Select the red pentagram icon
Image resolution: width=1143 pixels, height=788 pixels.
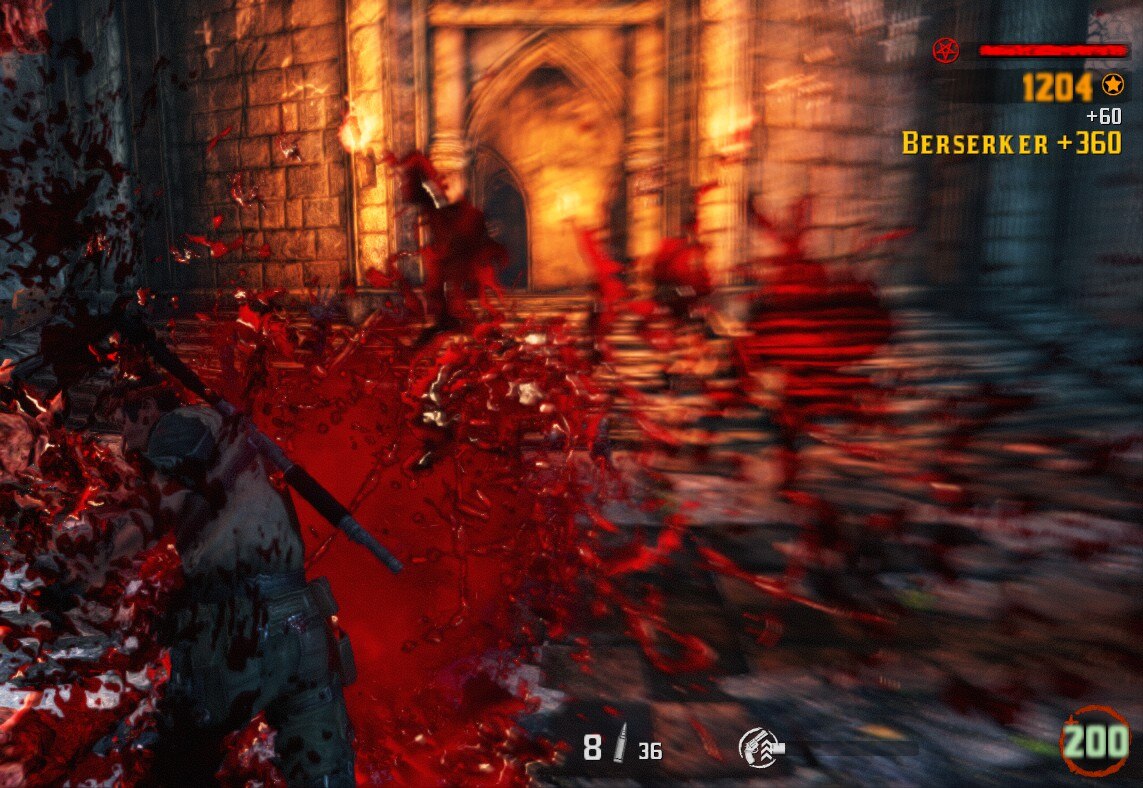coord(945,49)
